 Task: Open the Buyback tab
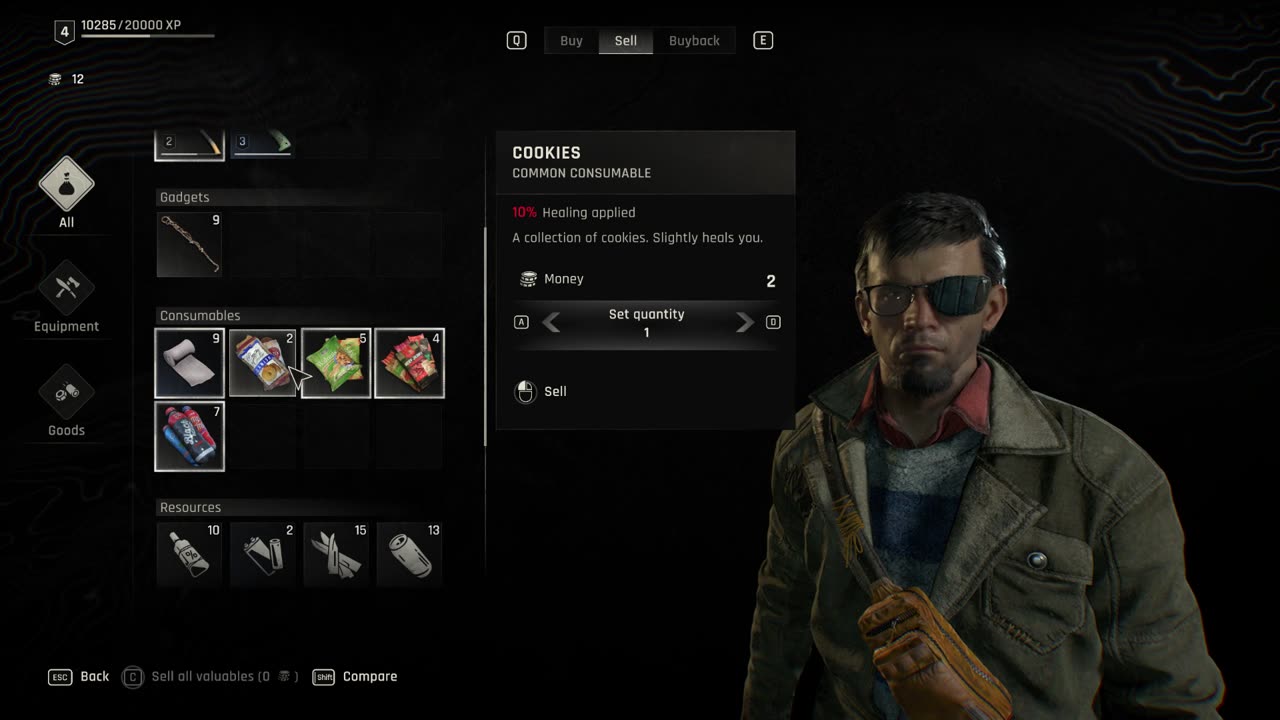pos(694,41)
